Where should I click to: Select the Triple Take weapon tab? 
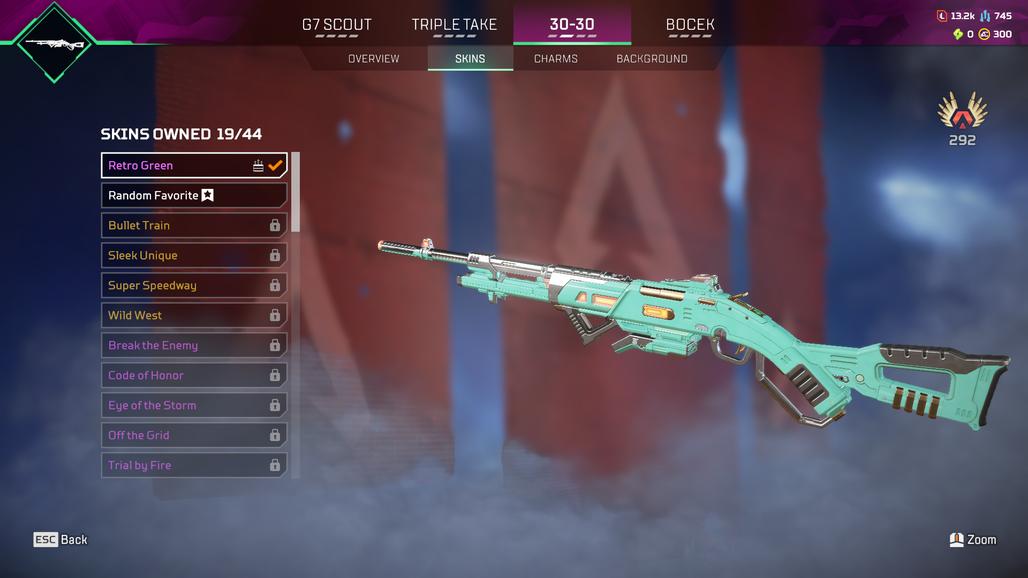click(453, 25)
